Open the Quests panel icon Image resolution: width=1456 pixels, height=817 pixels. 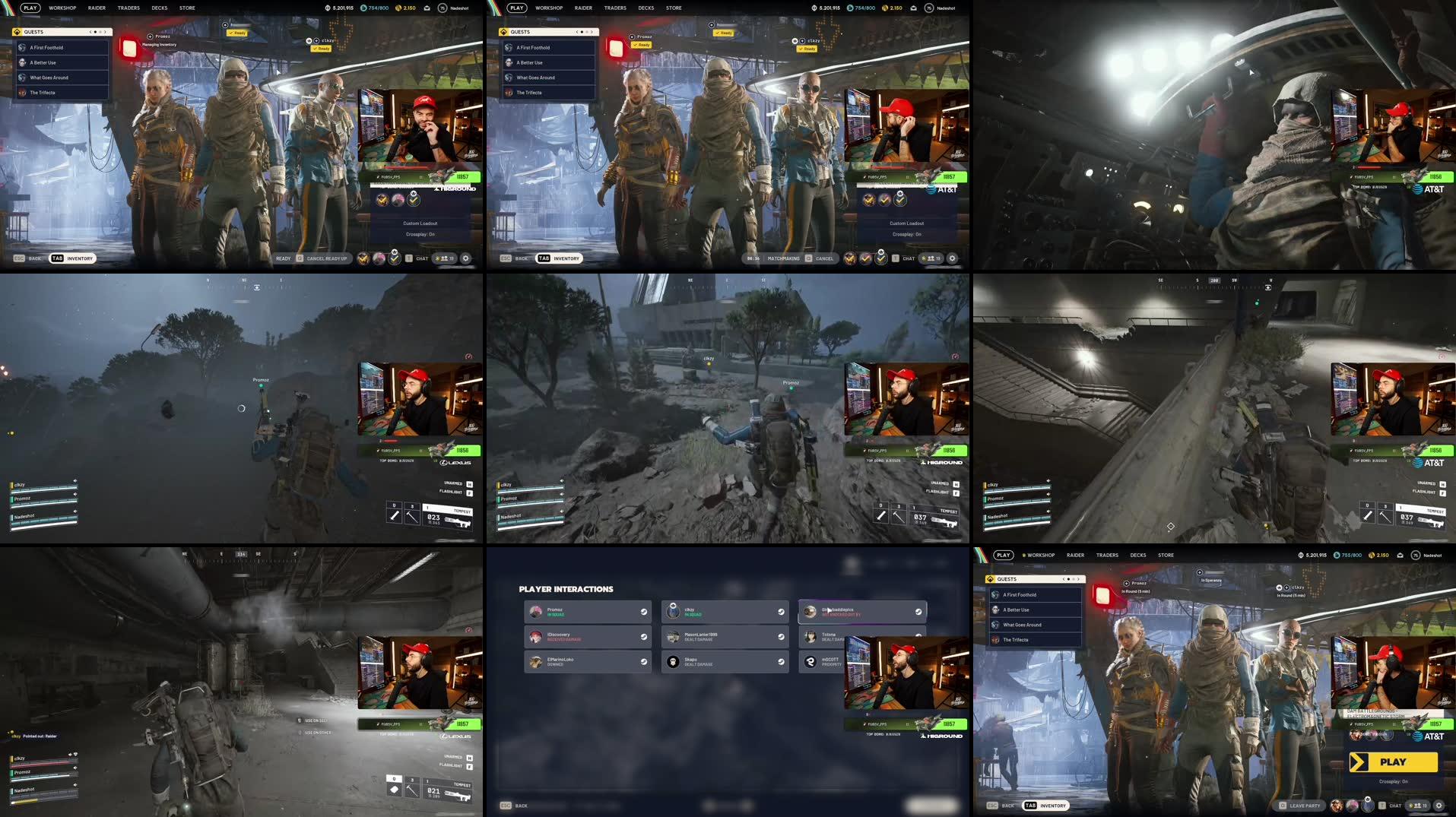pyautogui.click(x=17, y=32)
